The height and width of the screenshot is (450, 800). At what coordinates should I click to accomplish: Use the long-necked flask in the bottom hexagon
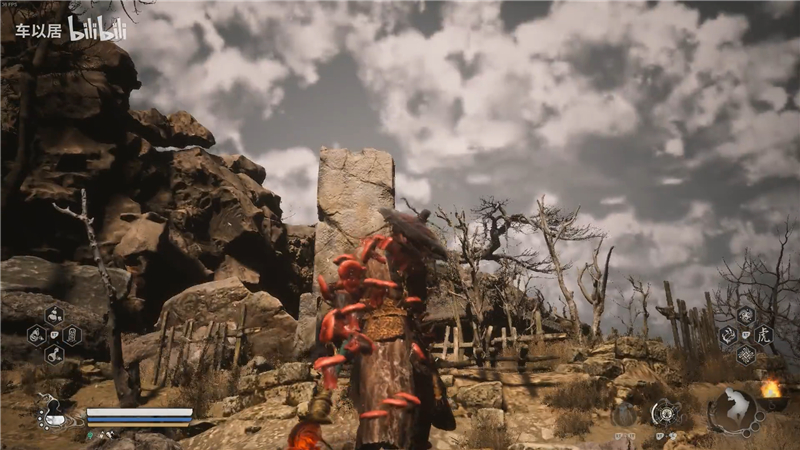coord(53,354)
